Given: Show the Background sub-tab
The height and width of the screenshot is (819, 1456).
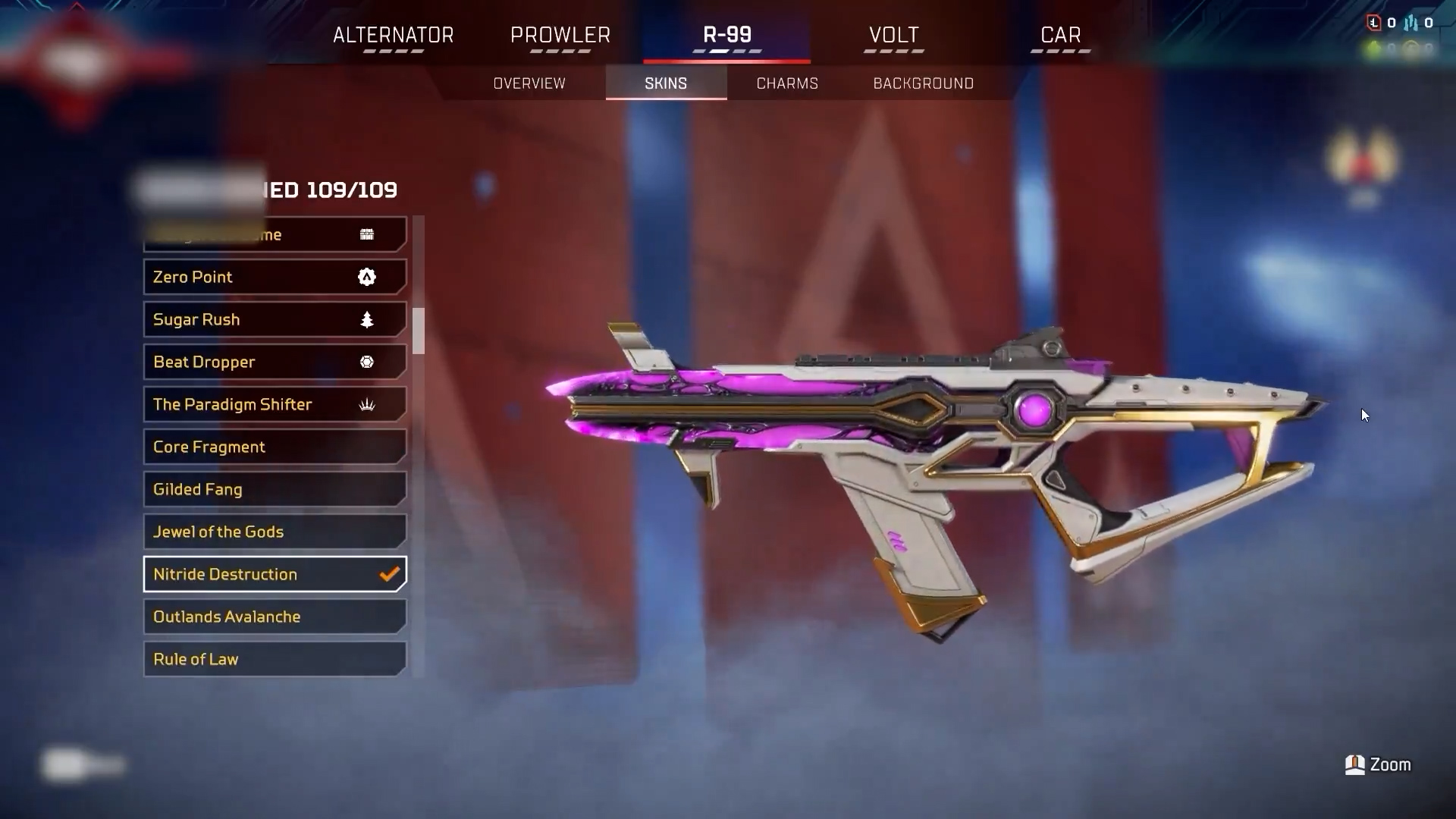Looking at the screenshot, I should pyautogui.click(x=923, y=83).
